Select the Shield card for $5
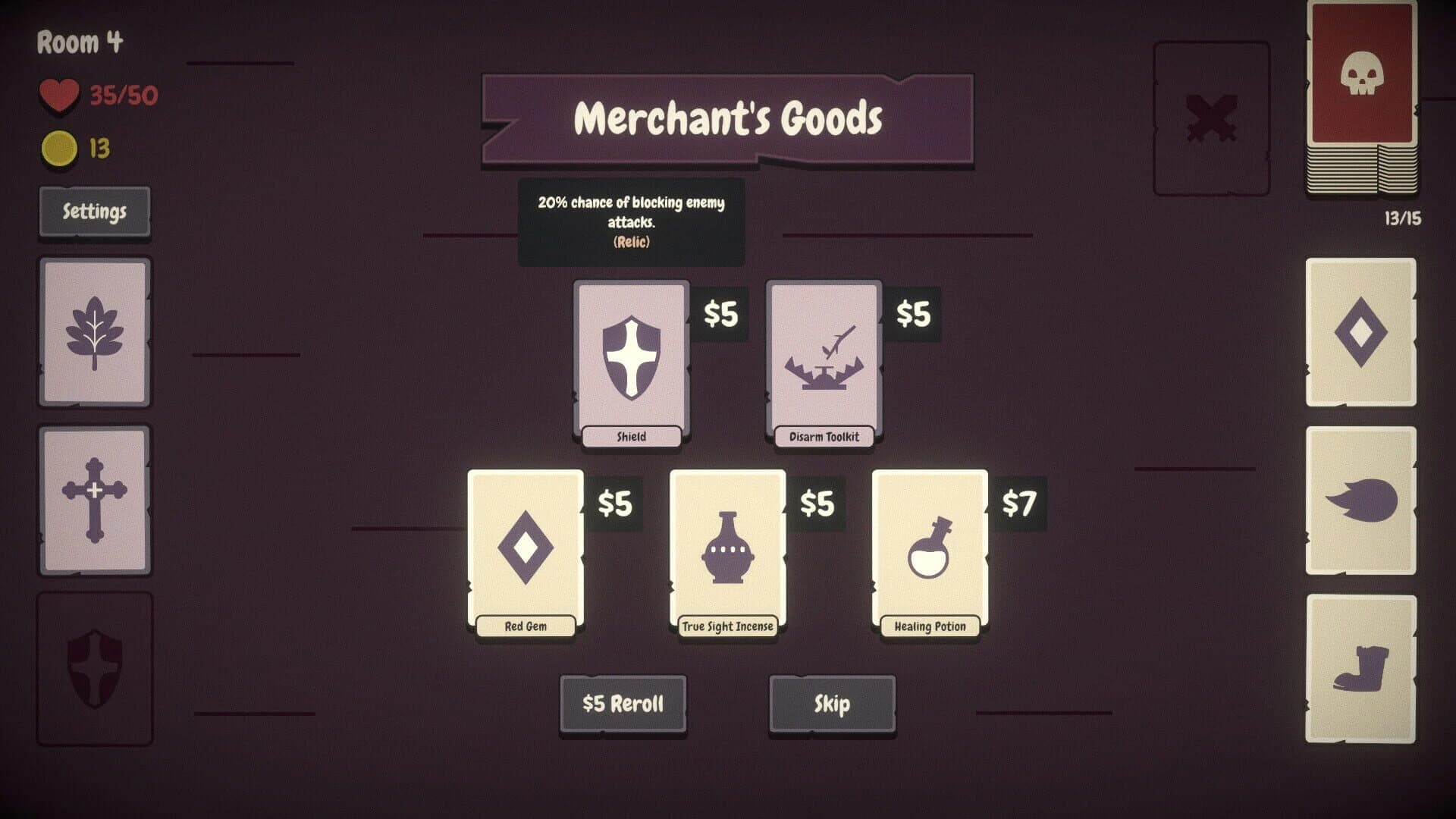Screen dimensions: 1456x819 pos(631,356)
